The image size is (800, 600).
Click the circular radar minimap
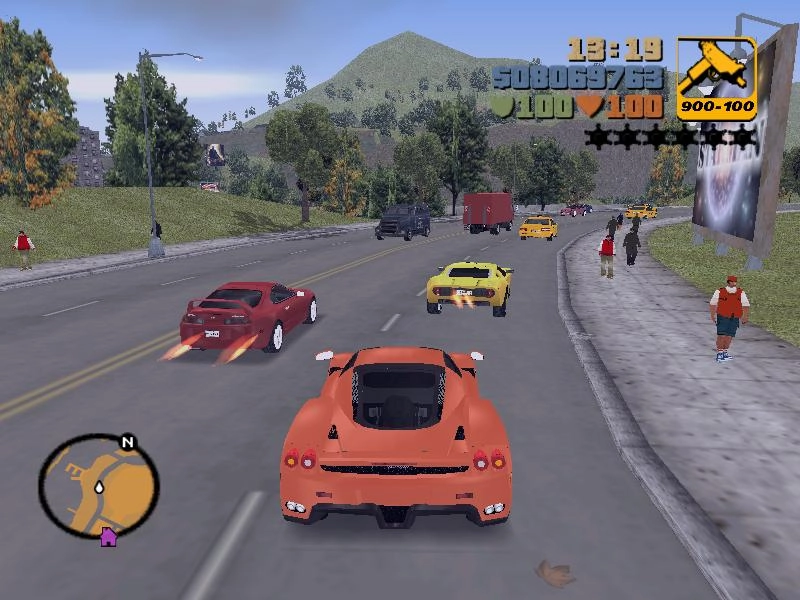tap(98, 486)
